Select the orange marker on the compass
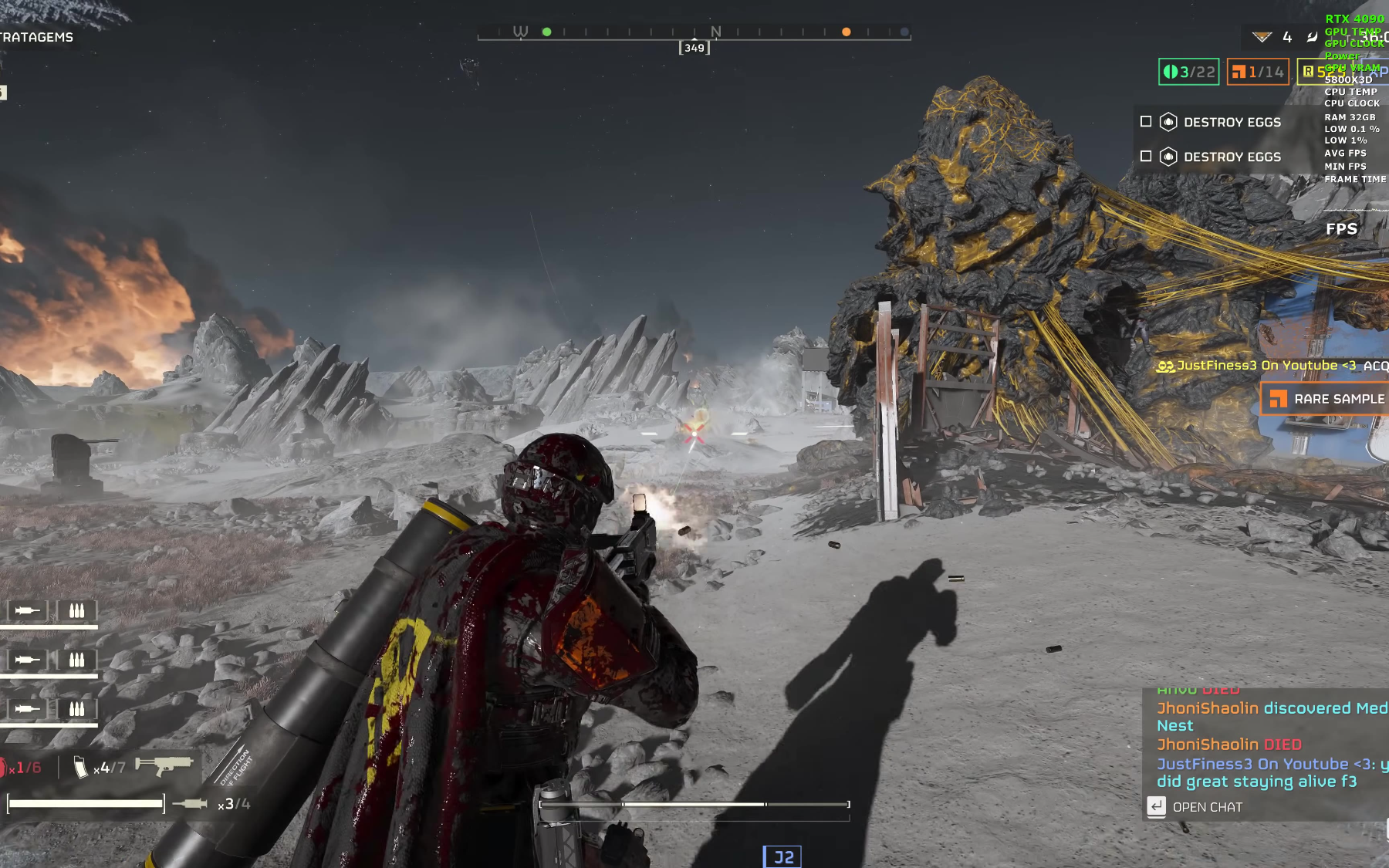The height and width of the screenshot is (868, 1389). [846, 32]
